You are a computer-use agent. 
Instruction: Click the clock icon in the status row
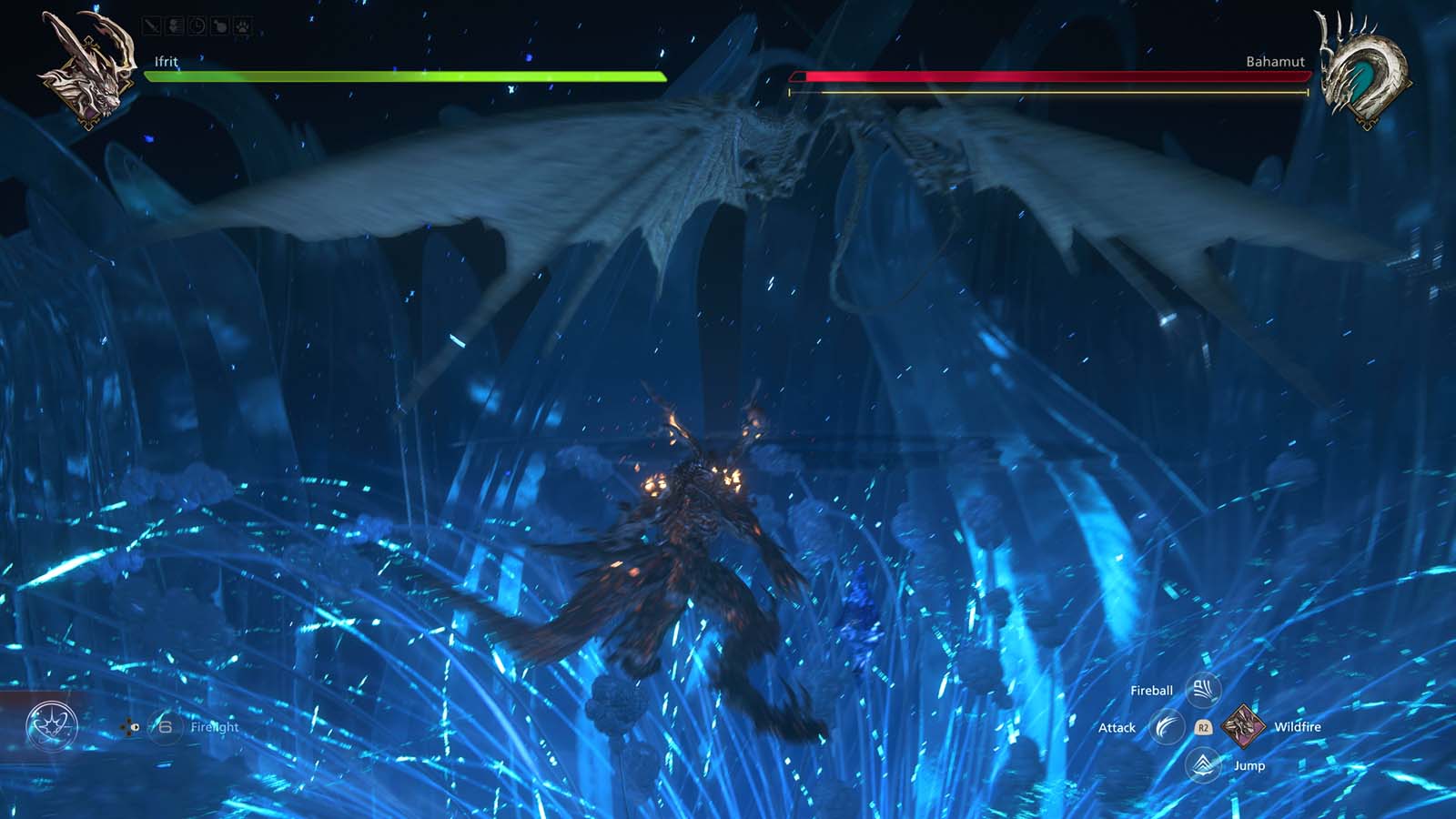click(197, 25)
